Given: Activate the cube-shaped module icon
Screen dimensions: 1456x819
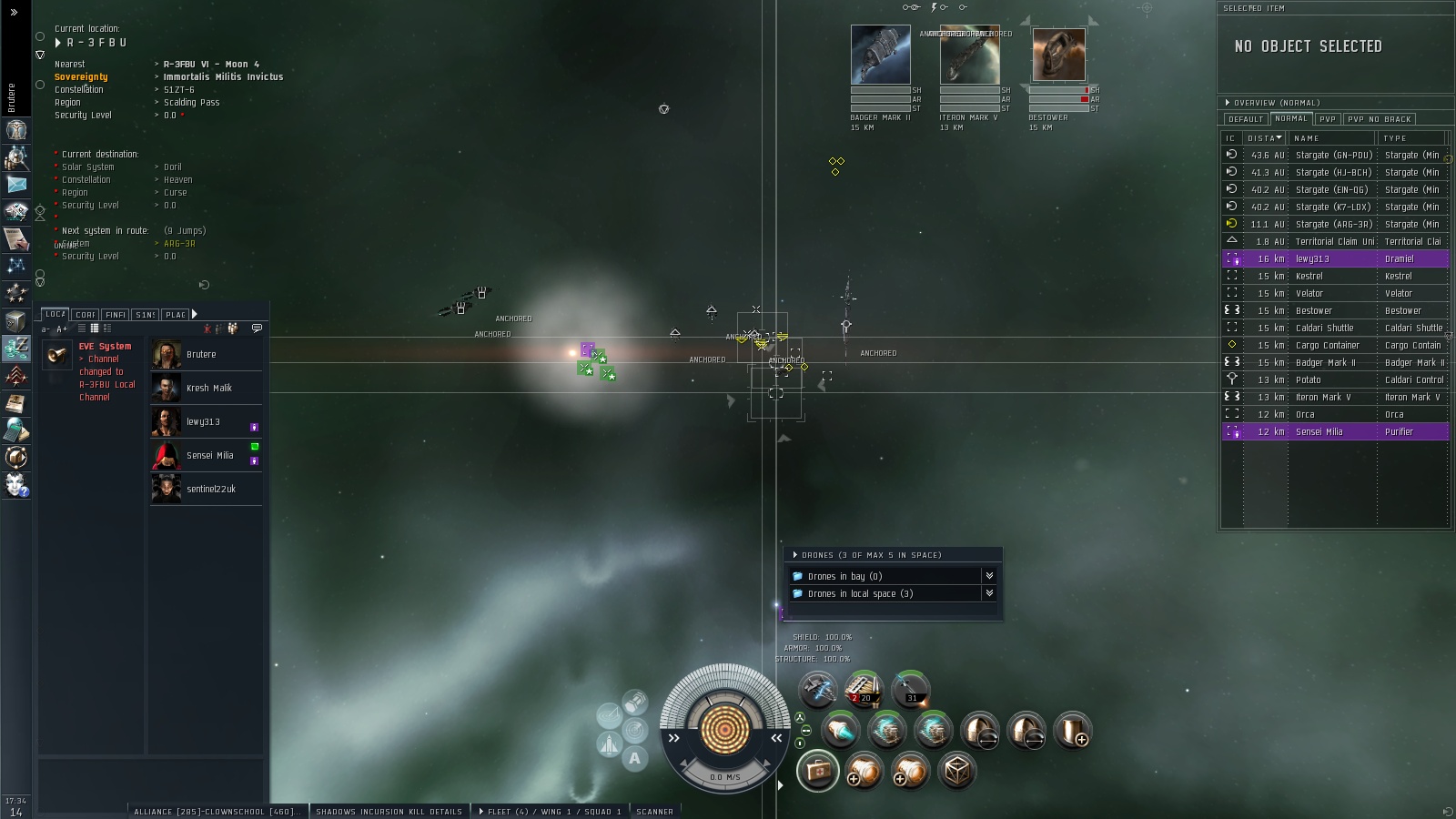Looking at the screenshot, I should click(x=956, y=772).
